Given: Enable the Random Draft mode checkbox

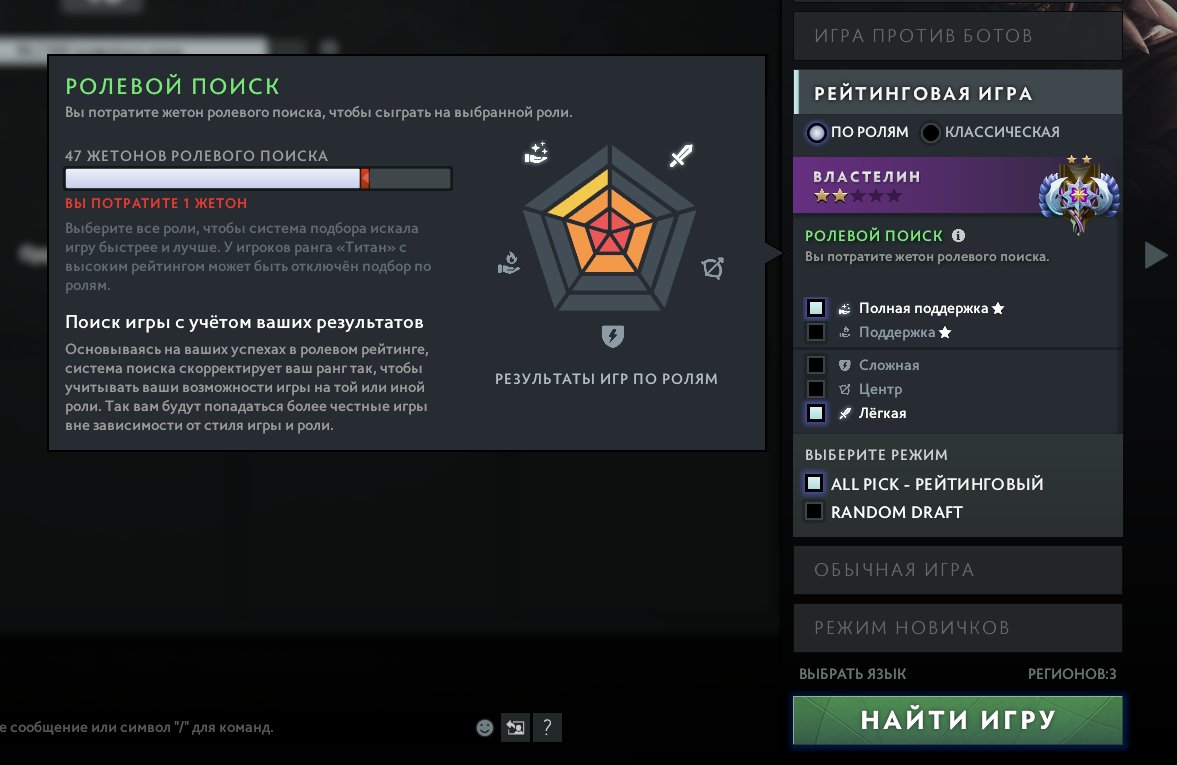Looking at the screenshot, I should (x=814, y=512).
